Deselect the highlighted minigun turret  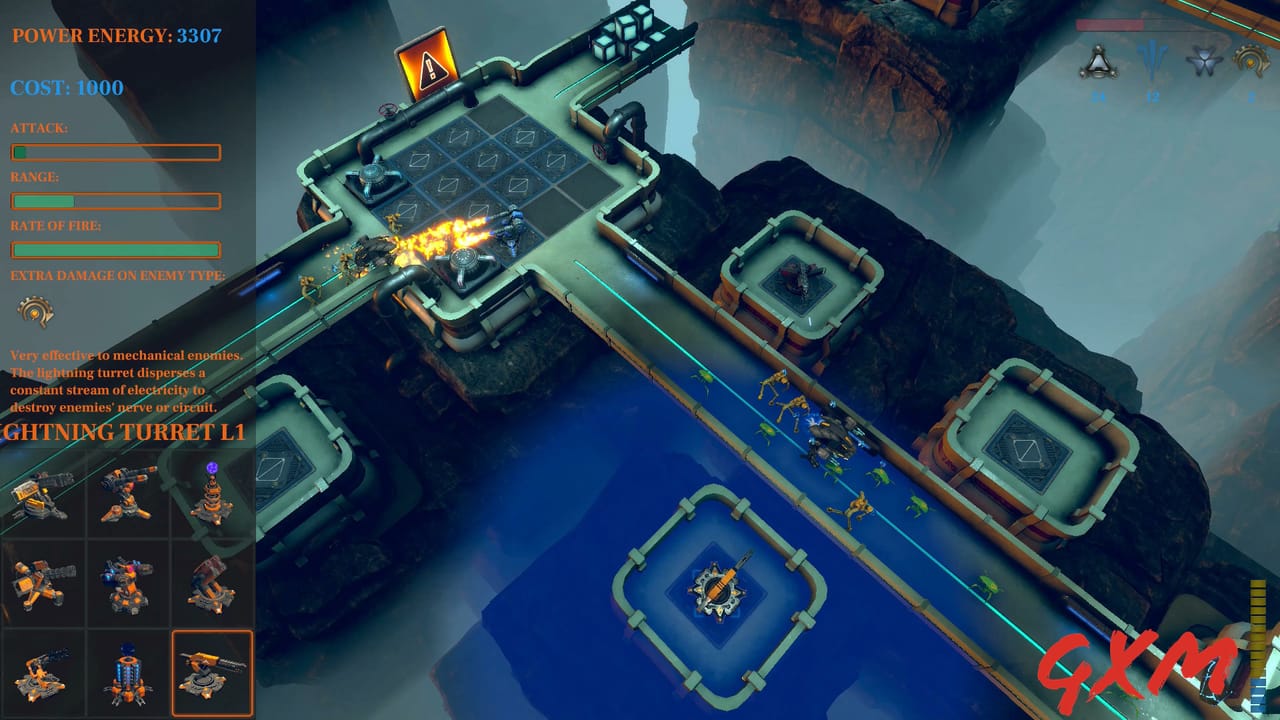click(x=211, y=672)
